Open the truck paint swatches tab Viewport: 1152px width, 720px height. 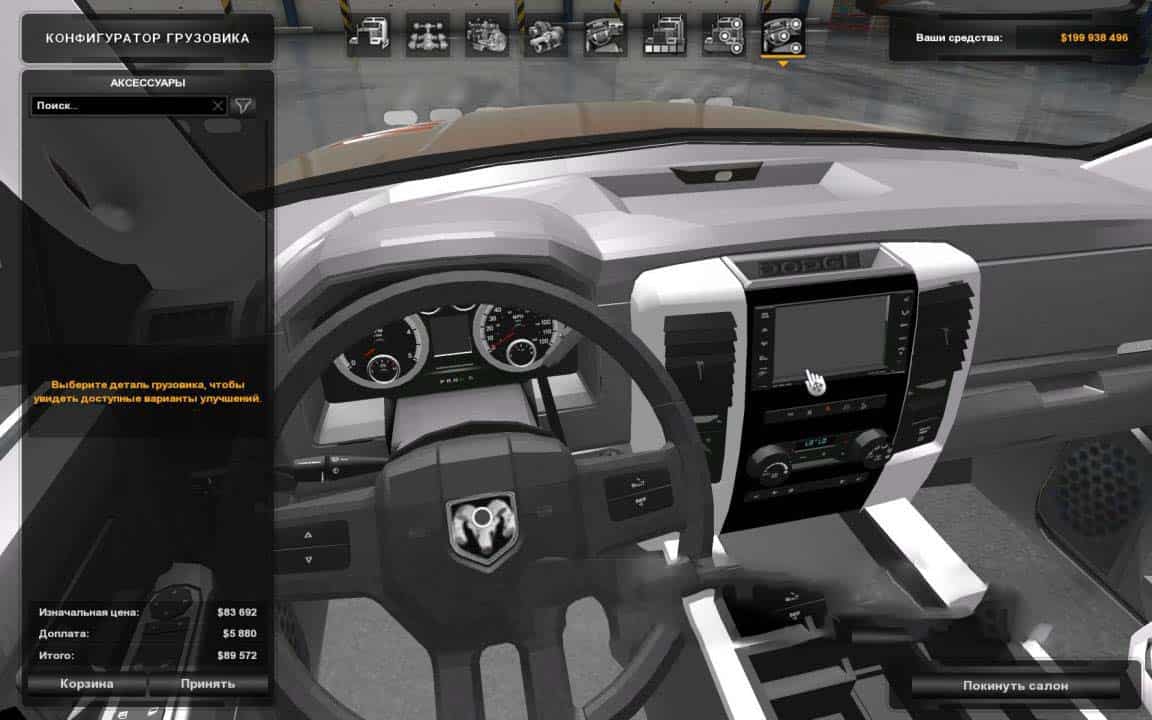click(x=664, y=36)
